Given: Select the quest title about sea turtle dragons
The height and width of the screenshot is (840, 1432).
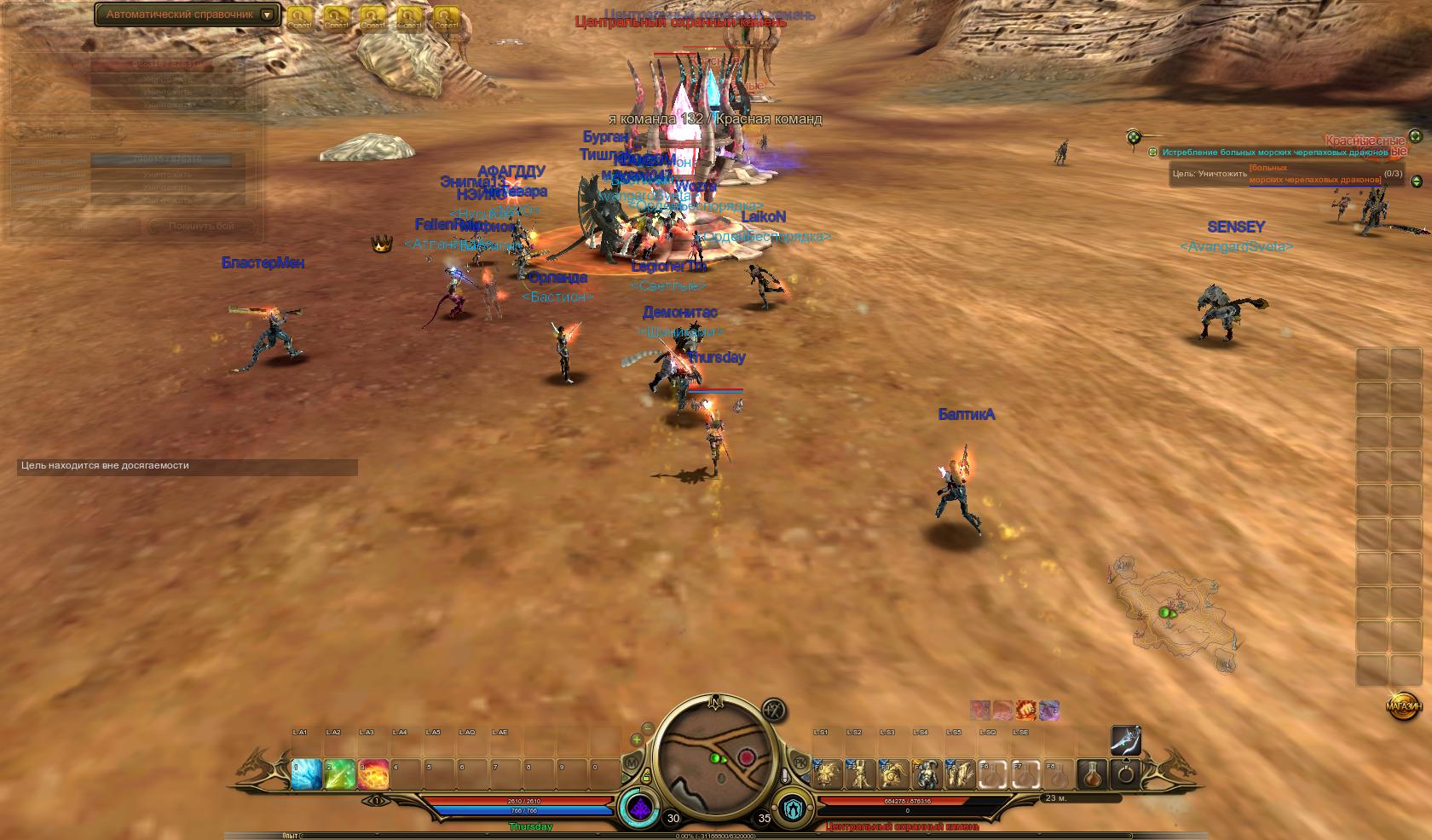Looking at the screenshot, I should (x=1275, y=152).
